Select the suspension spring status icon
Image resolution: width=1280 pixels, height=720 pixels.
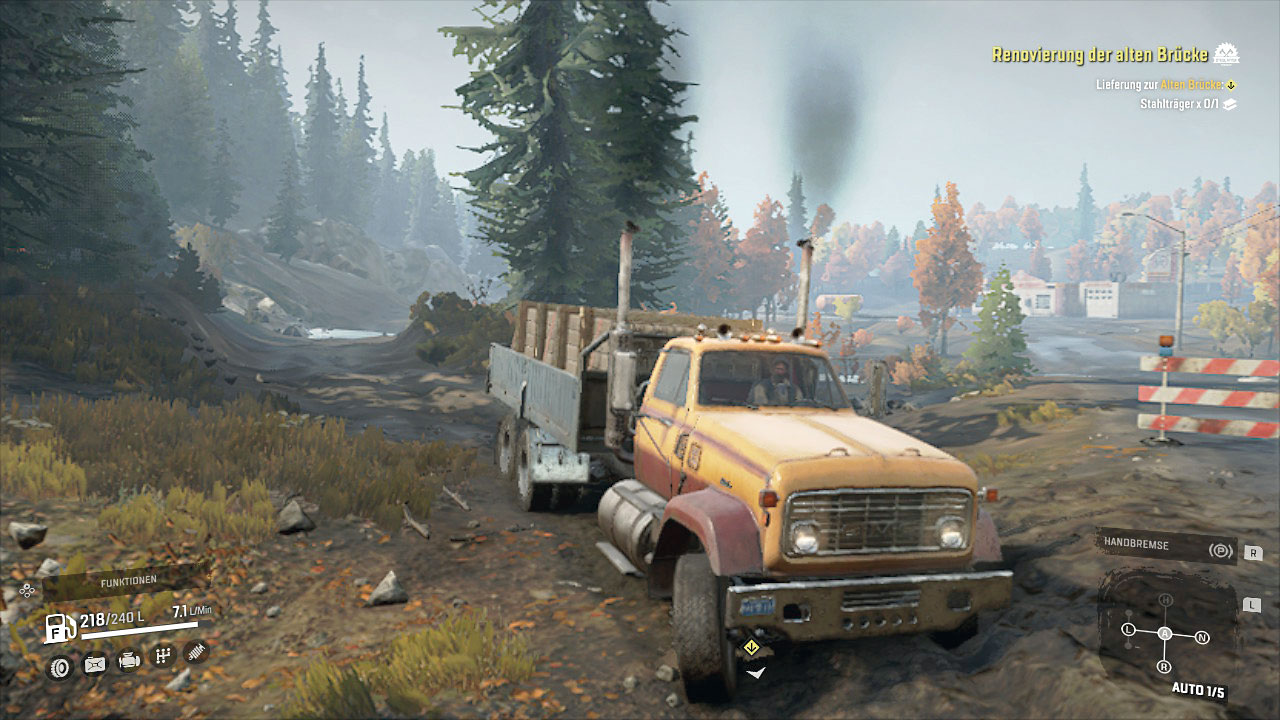coord(197,653)
